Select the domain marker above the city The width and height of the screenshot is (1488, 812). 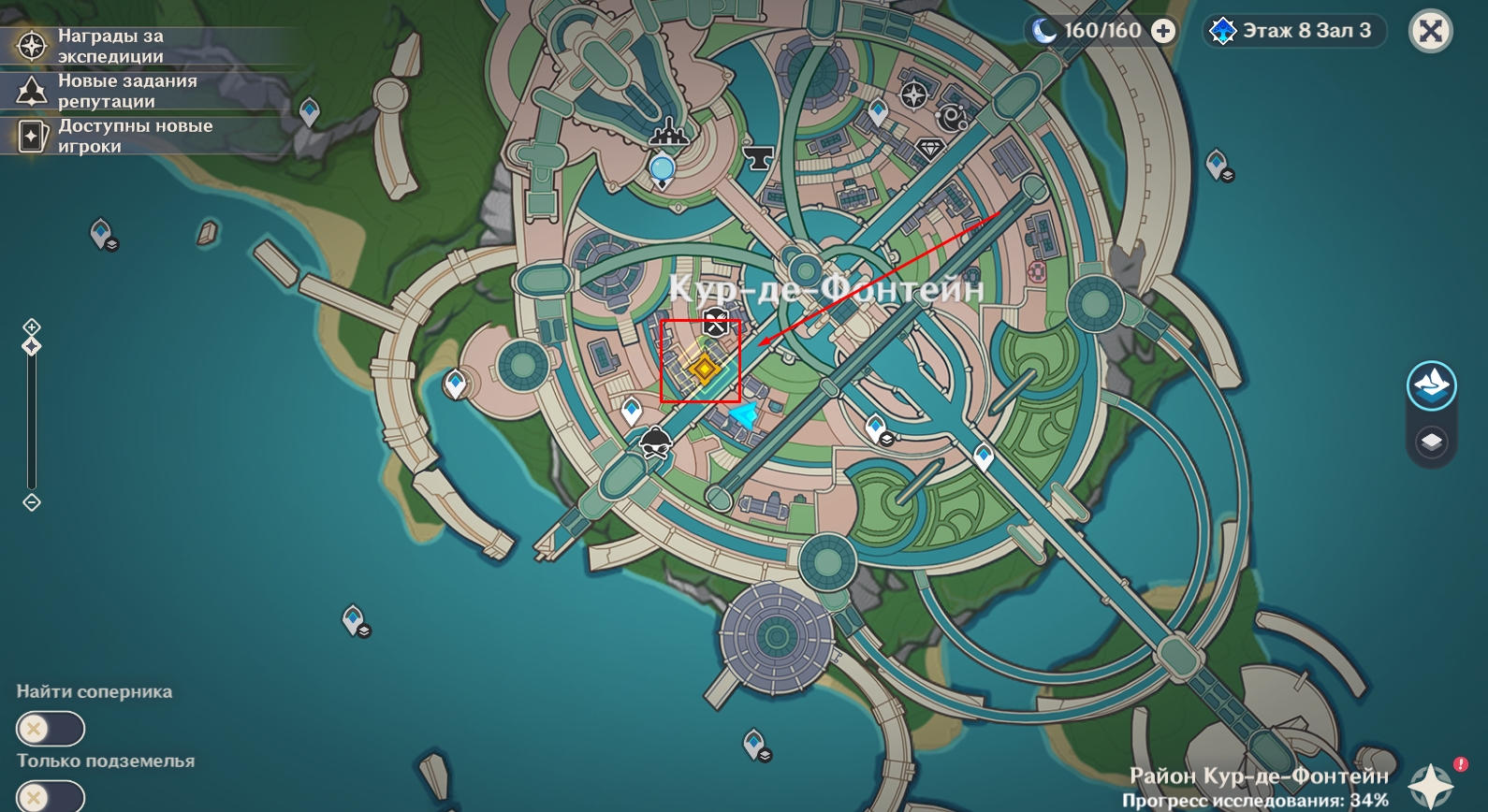pos(668,132)
